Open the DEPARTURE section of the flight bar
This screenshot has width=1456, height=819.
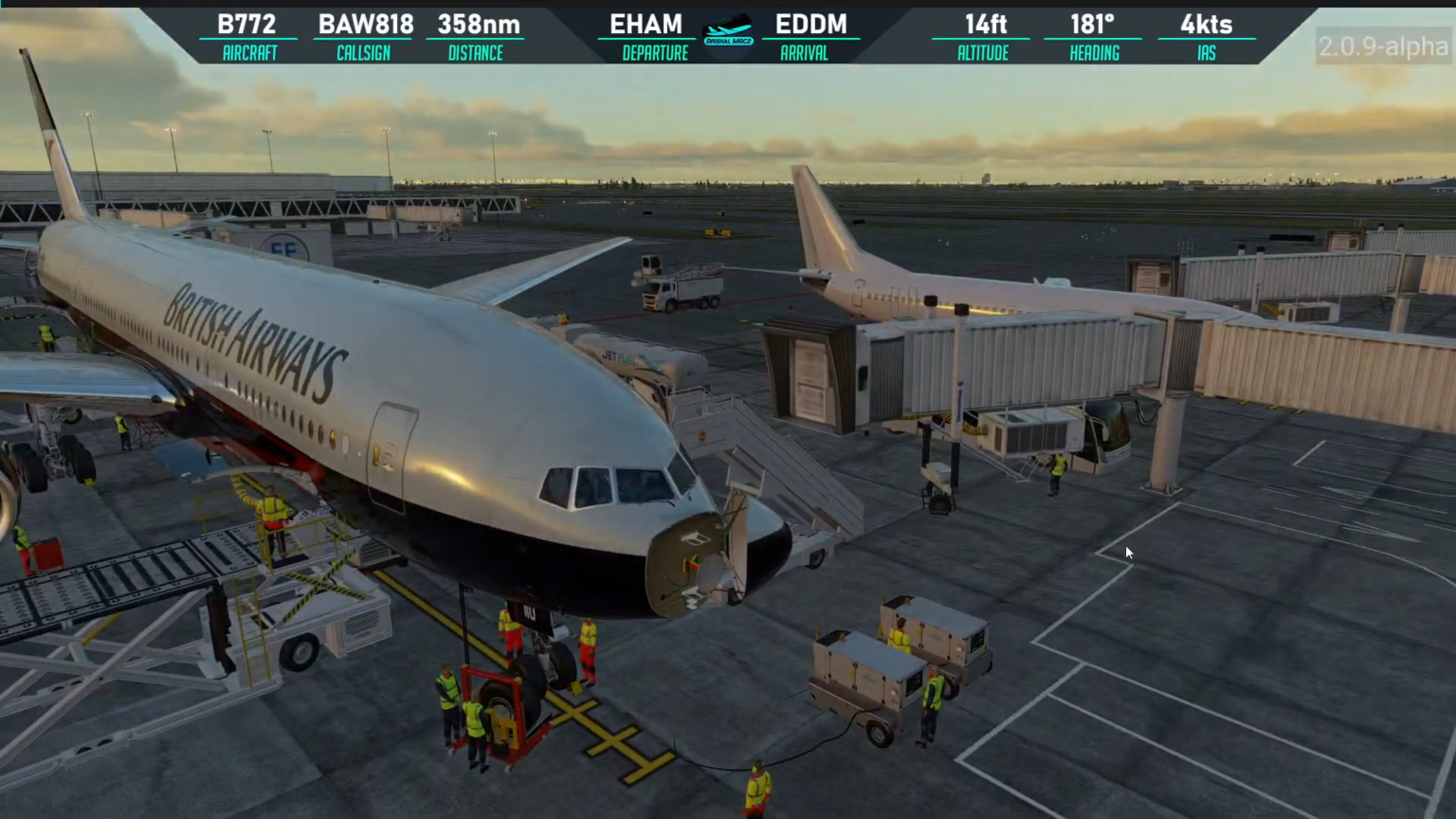(656, 53)
